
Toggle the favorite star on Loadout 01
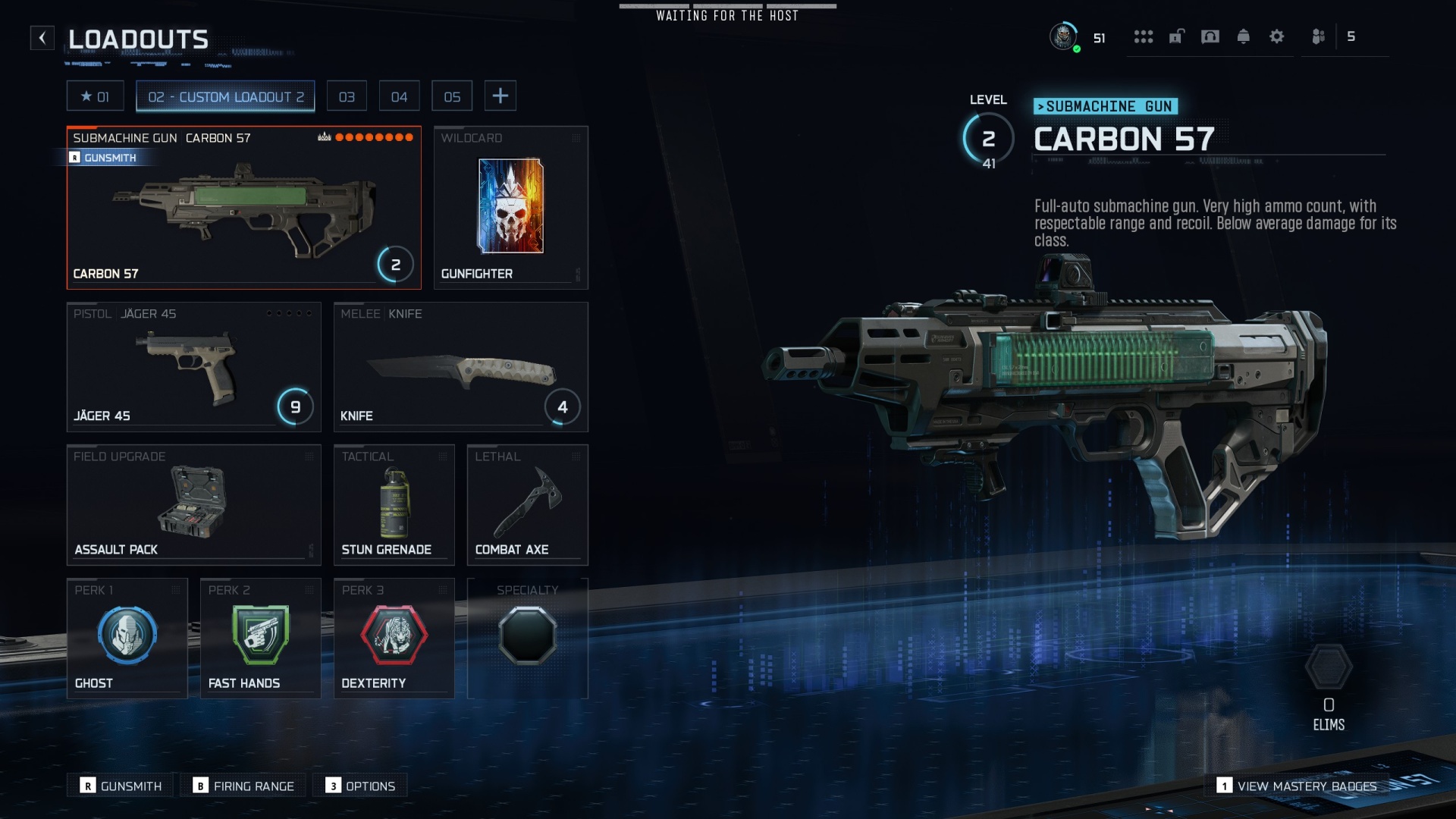[x=86, y=96]
